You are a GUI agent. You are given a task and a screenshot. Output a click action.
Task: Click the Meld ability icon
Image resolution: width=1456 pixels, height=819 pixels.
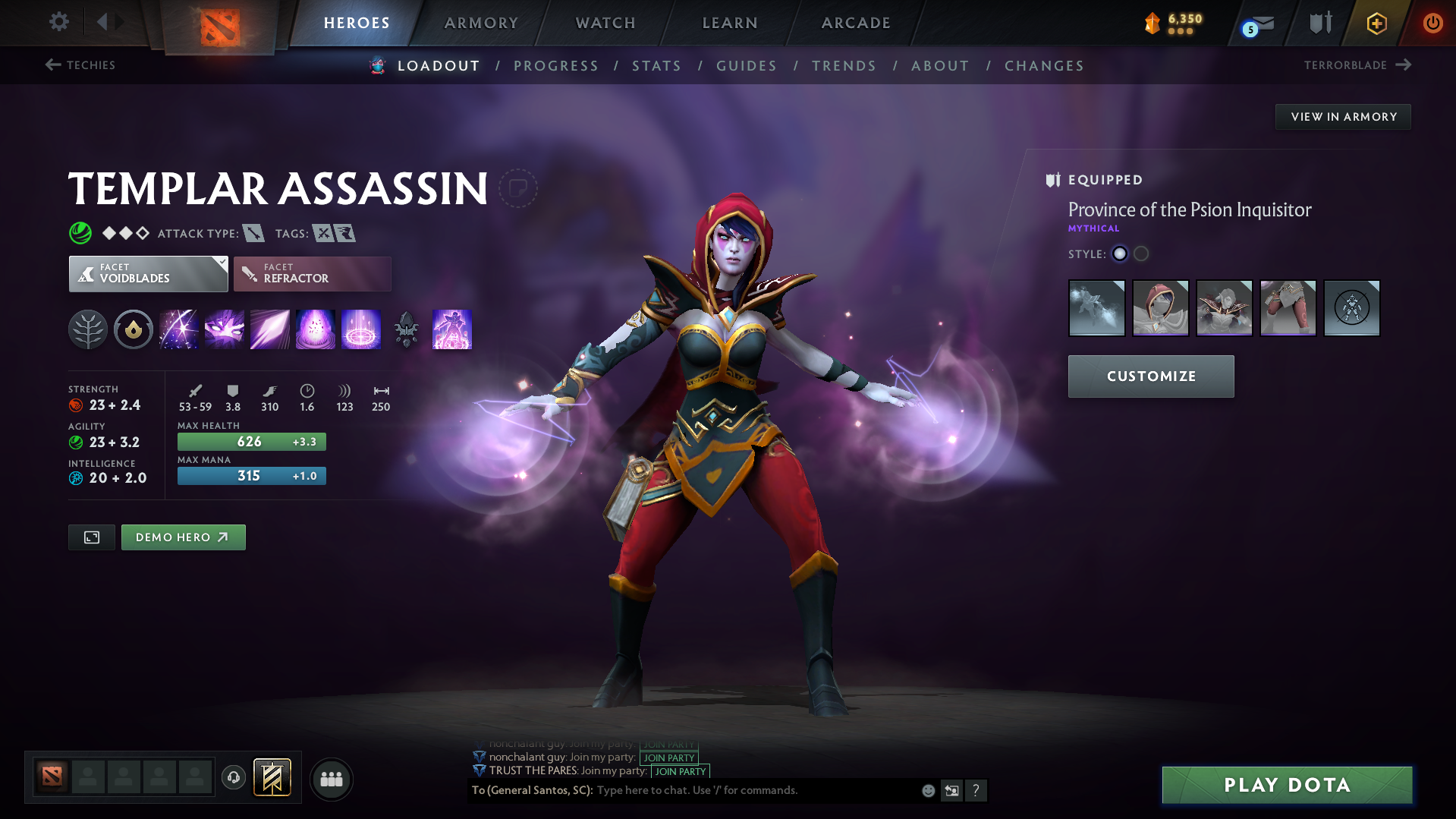[x=225, y=329]
